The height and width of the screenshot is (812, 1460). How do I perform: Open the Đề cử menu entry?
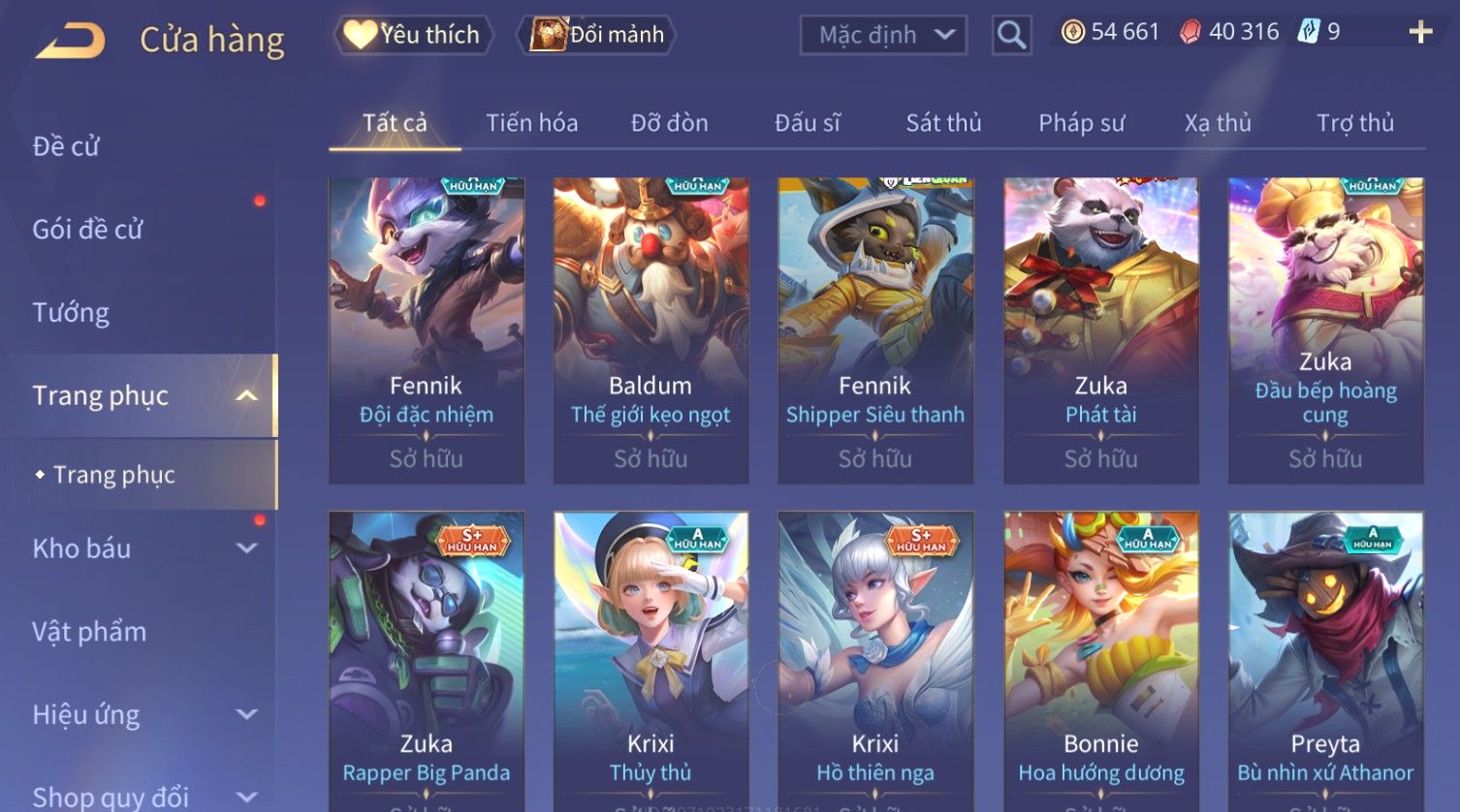point(66,146)
